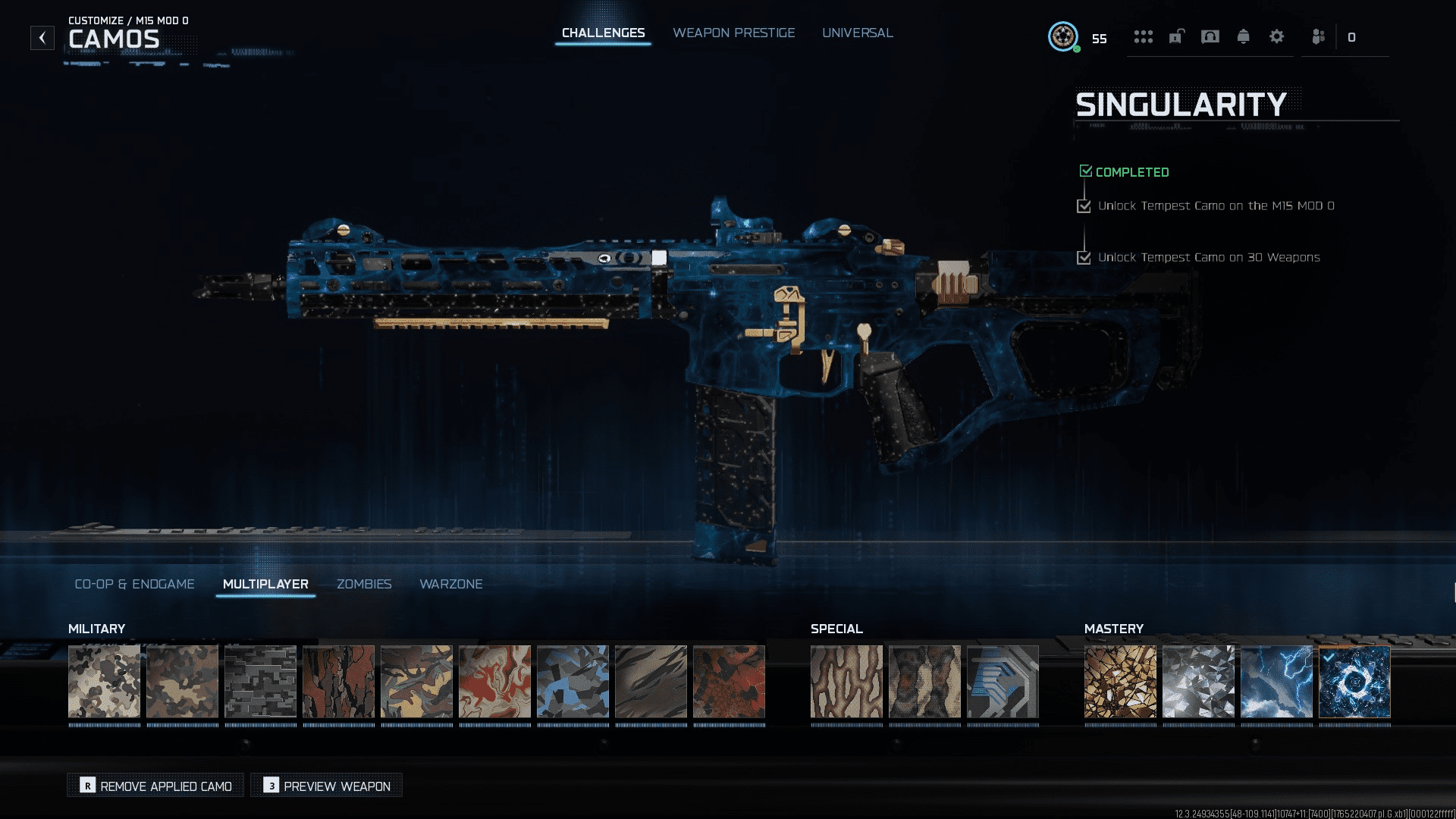
Task: Click the COMPLETED checkbox indicator
Action: 1086,171
